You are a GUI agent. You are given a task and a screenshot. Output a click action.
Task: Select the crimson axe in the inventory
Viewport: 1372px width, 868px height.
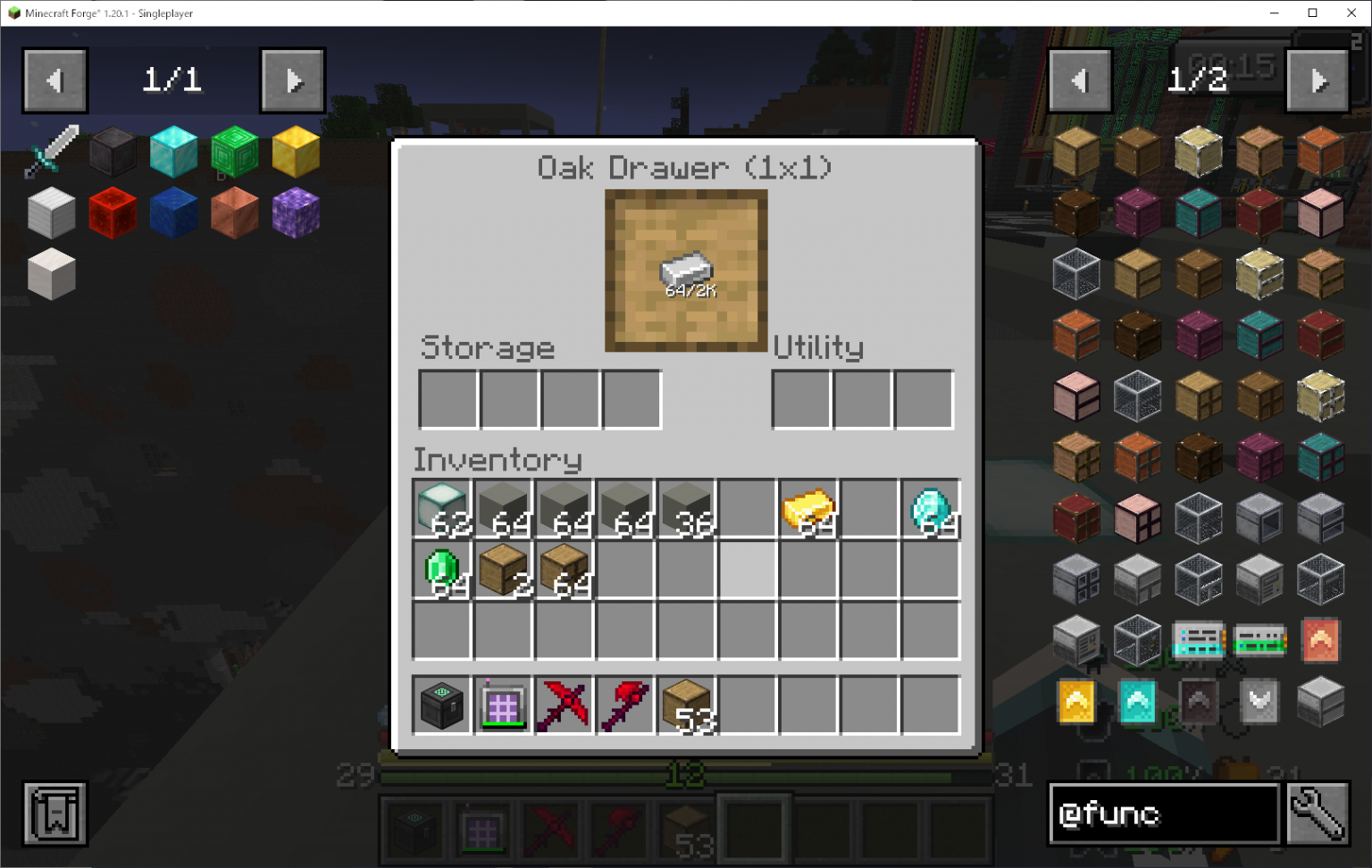623,704
